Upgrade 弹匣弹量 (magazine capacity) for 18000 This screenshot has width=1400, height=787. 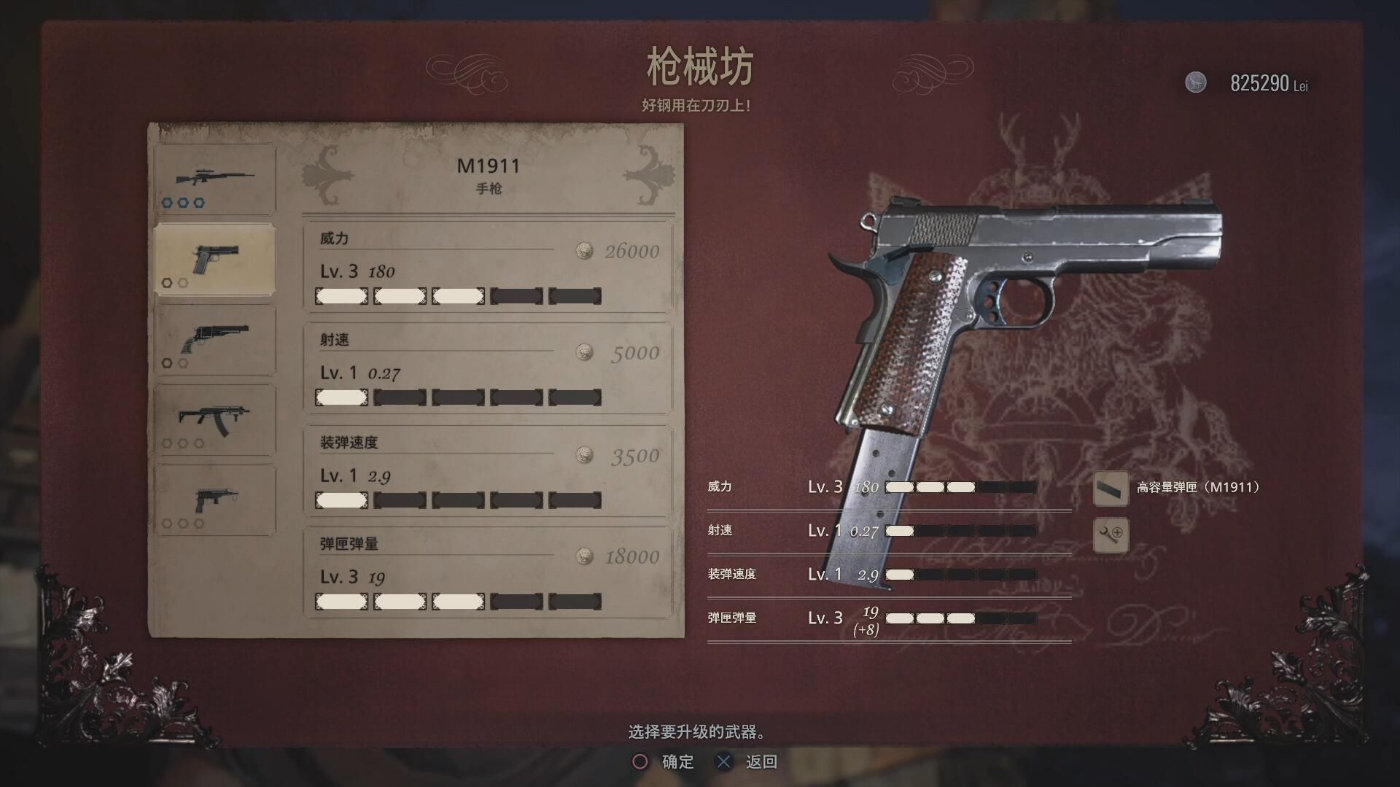(488, 573)
